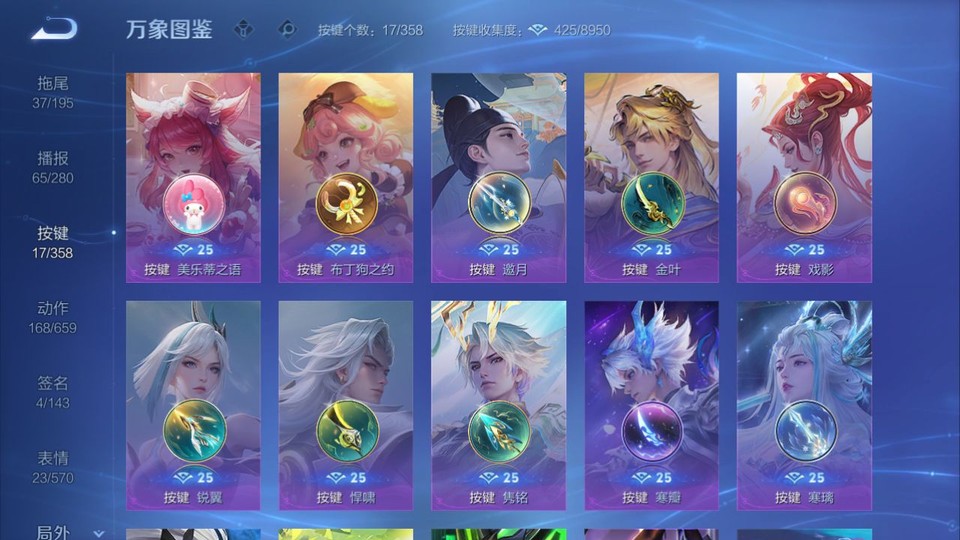Select the 寒璃 card
Screen dimensions: 960x540
click(x=804, y=405)
